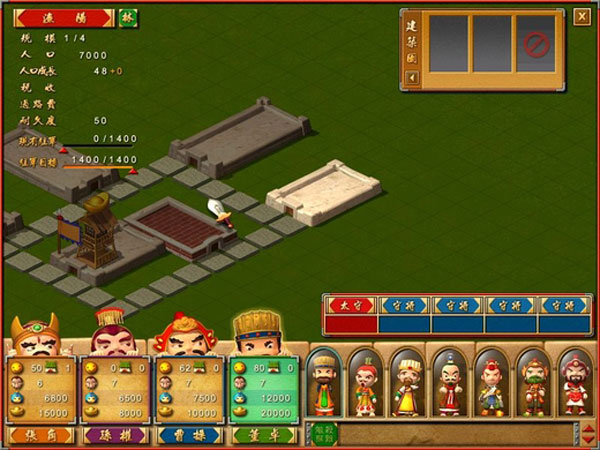
Task: Select 董卓's green status panel
Action: [x=262, y=390]
